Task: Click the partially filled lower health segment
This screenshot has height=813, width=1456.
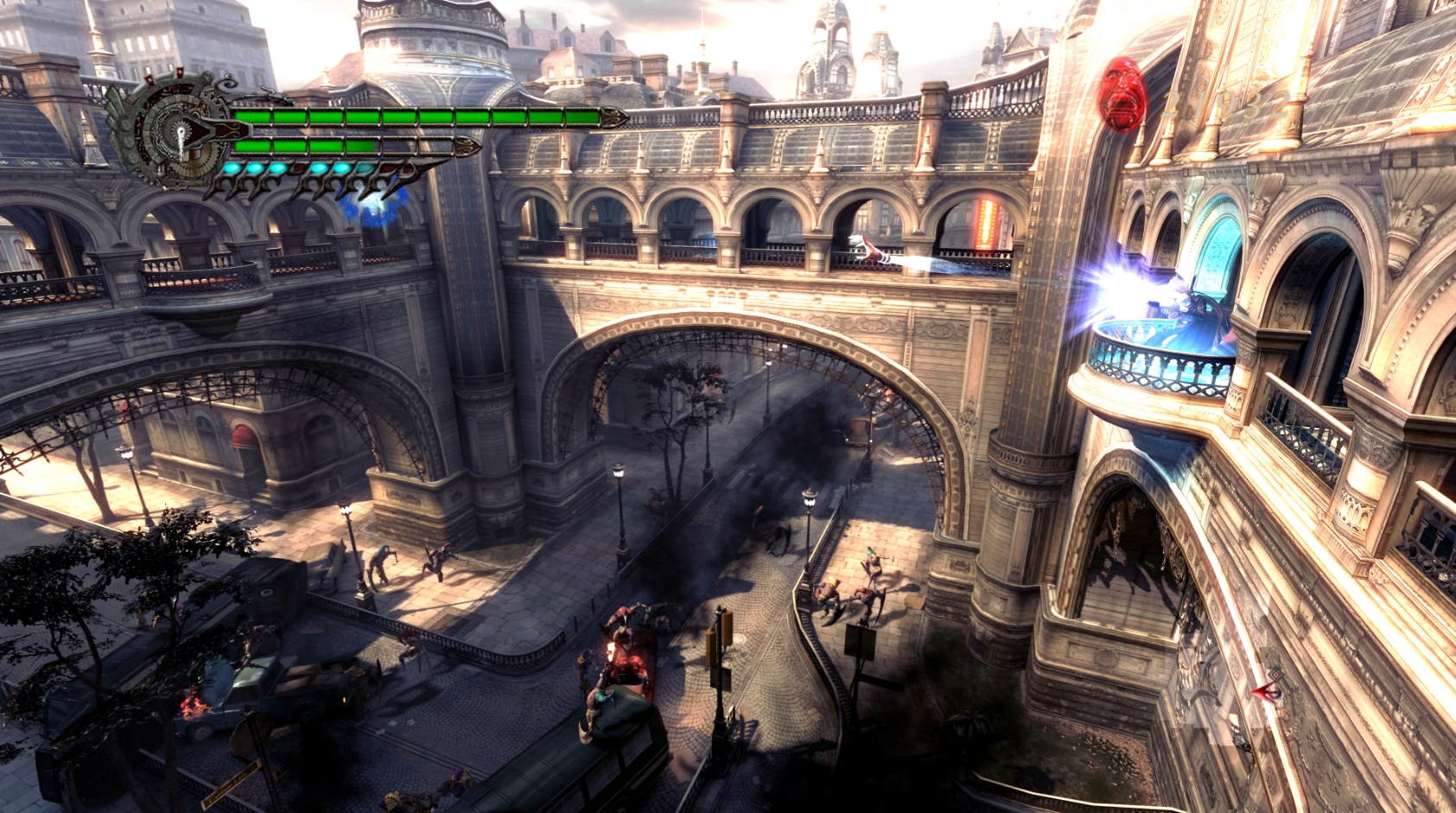Action: click(361, 145)
